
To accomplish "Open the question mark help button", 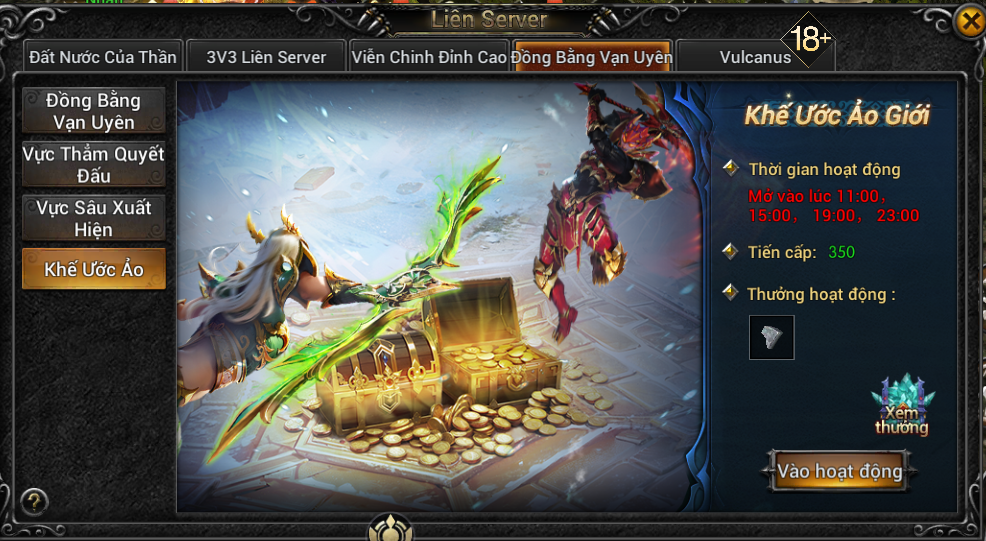I will click(35, 501).
